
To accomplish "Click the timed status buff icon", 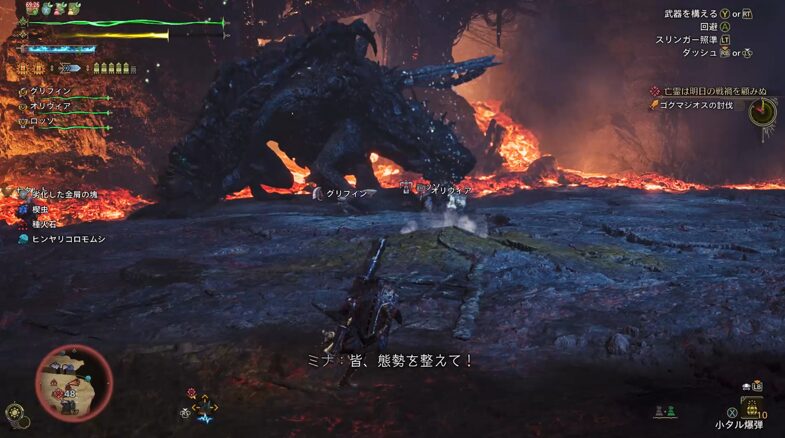I will pos(34,8).
